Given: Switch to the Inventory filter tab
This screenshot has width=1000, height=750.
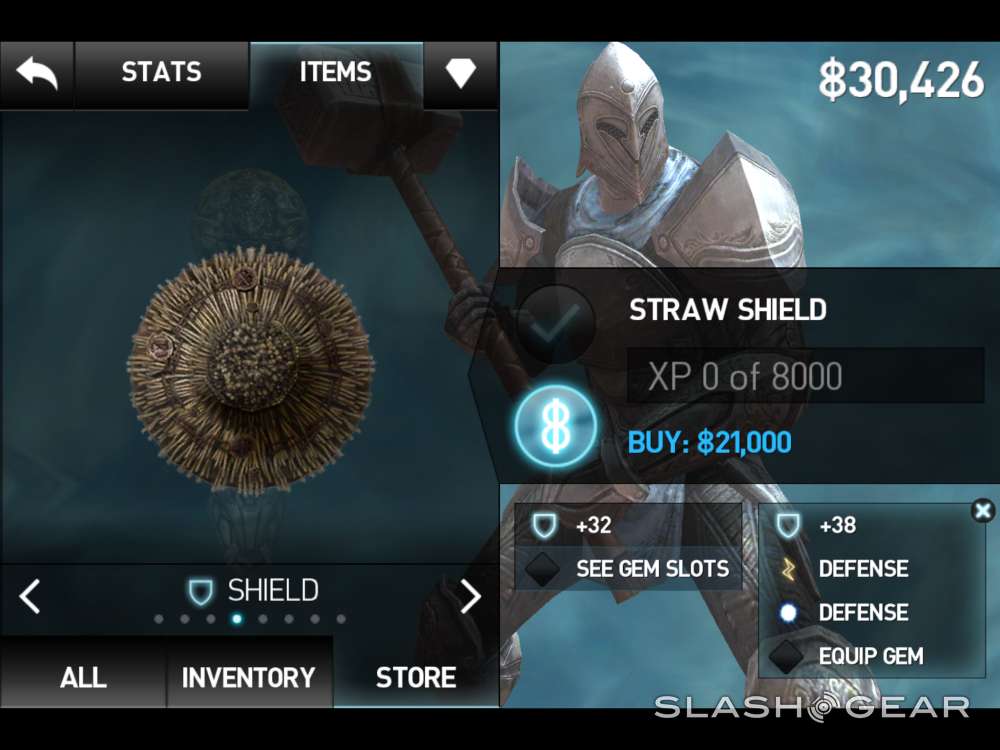Looking at the screenshot, I should pos(248,677).
